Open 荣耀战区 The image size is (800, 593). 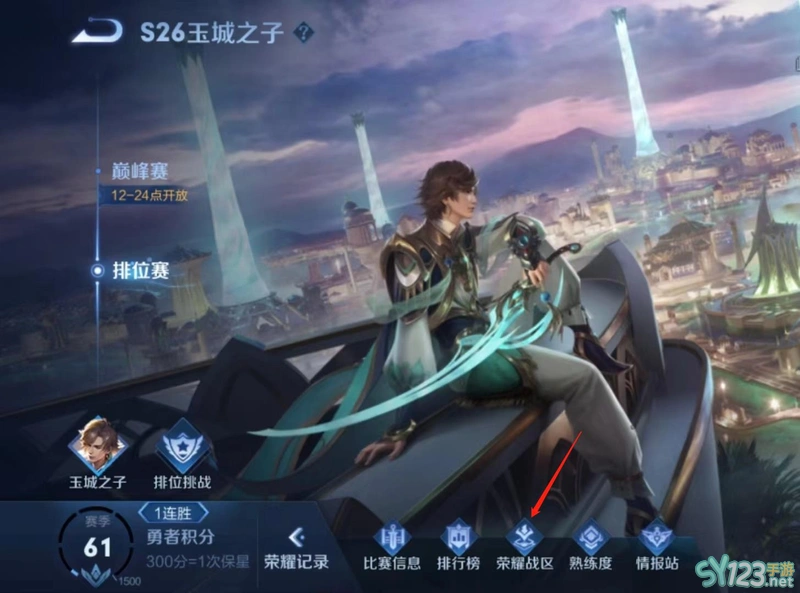tap(524, 546)
